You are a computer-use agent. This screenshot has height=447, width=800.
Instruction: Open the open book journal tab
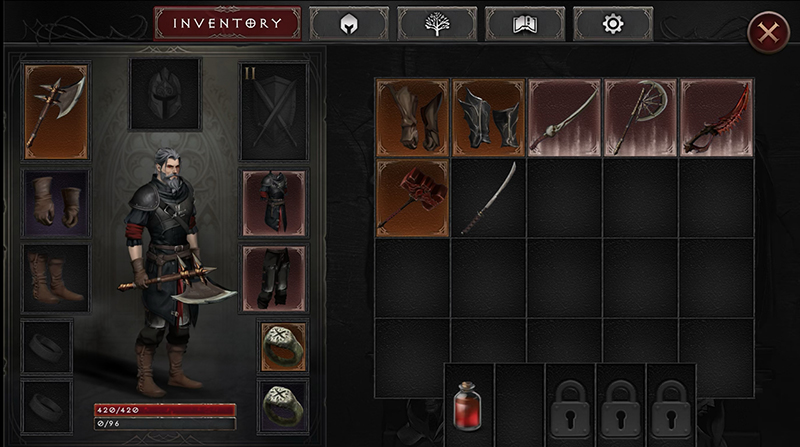click(x=525, y=23)
